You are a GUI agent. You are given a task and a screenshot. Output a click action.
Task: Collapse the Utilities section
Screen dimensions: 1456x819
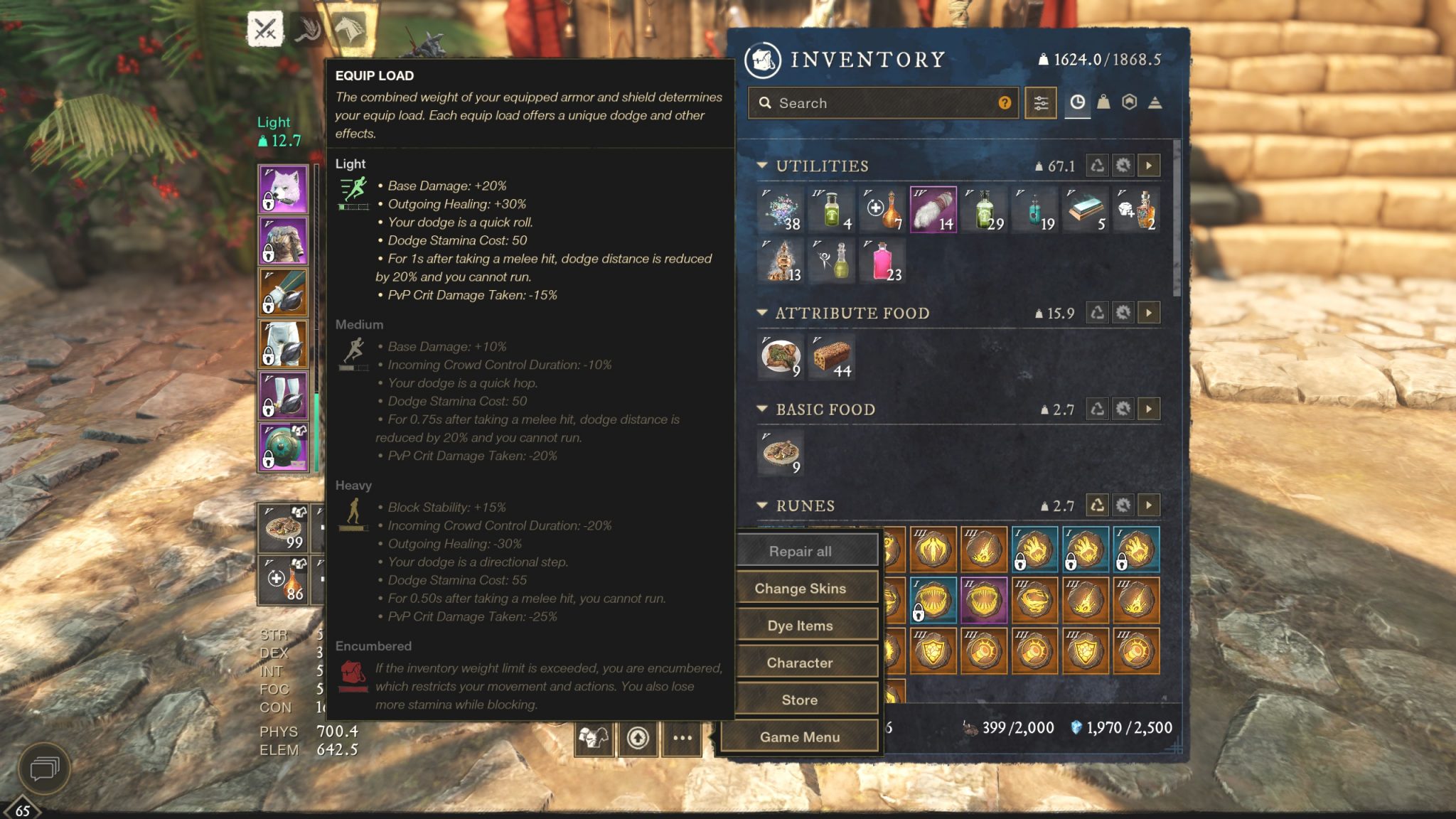(x=762, y=166)
